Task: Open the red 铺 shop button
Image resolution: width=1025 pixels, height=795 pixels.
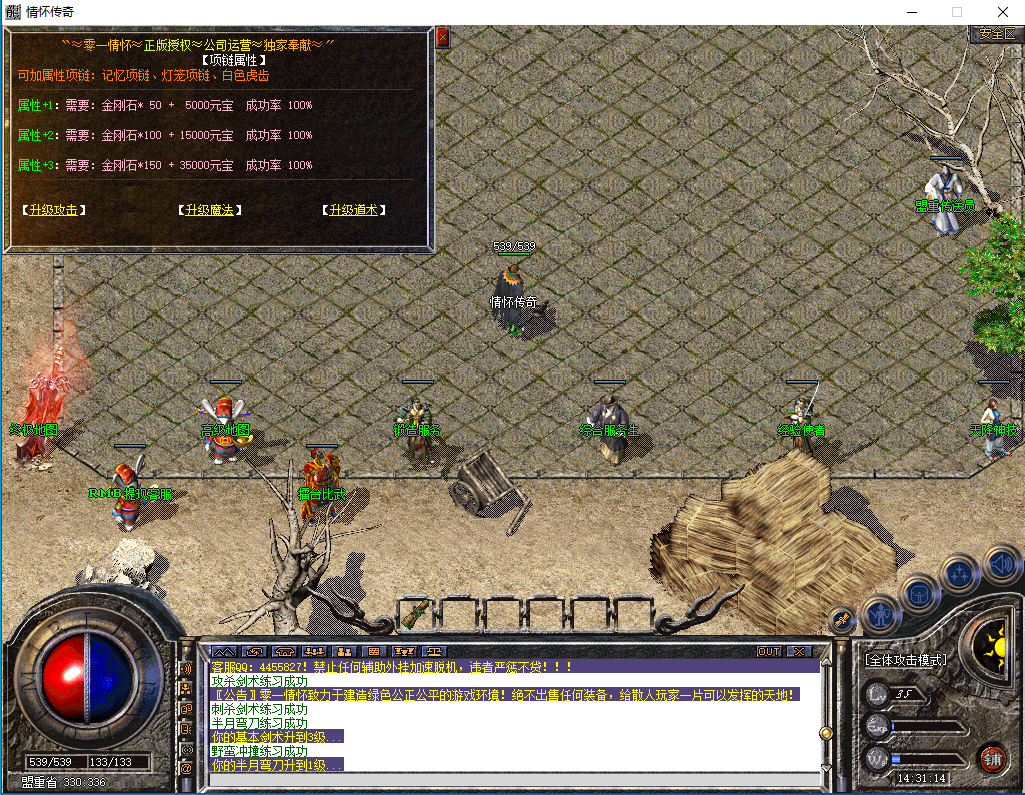Action: click(x=992, y=757)
